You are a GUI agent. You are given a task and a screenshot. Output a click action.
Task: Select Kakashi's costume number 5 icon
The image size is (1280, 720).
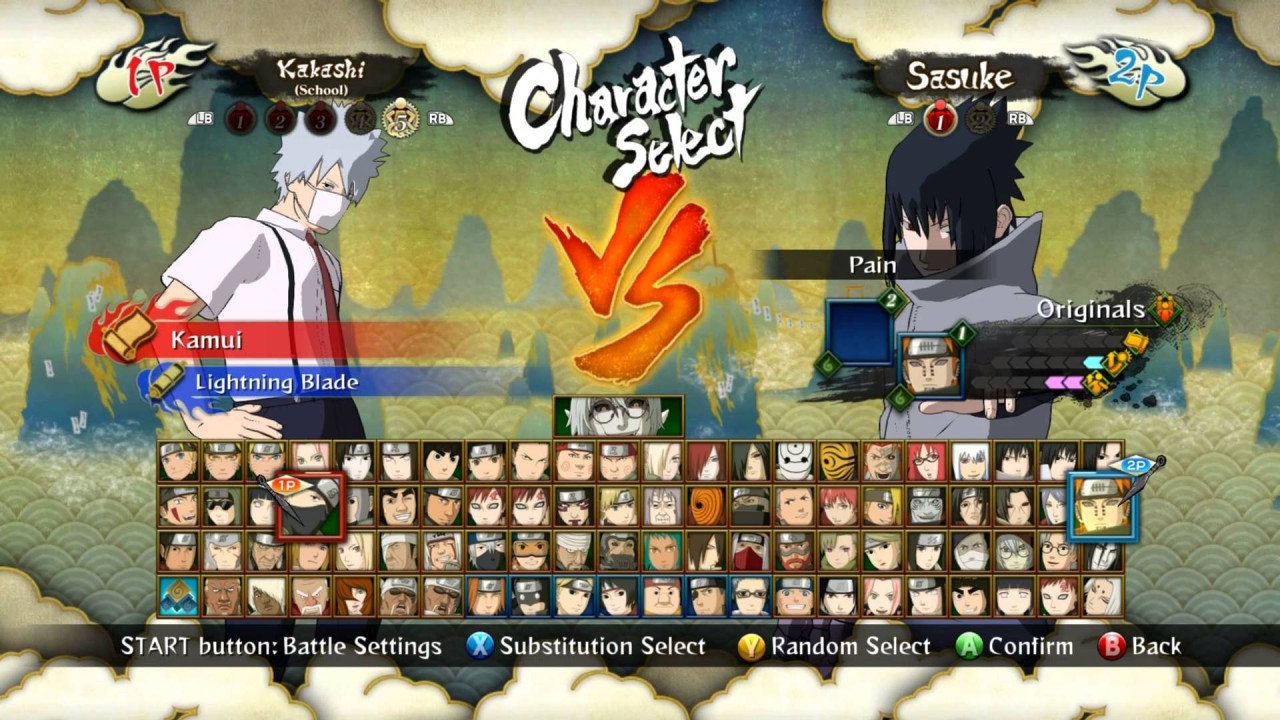pyautogui.click(x=401, y=119)
